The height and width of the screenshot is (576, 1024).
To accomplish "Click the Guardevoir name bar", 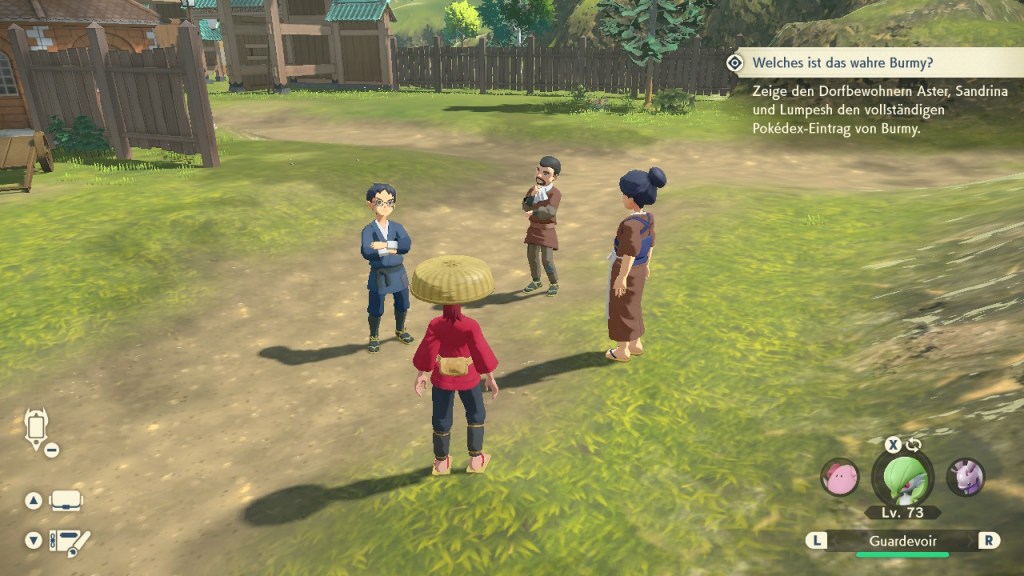I will pos(902,541).
